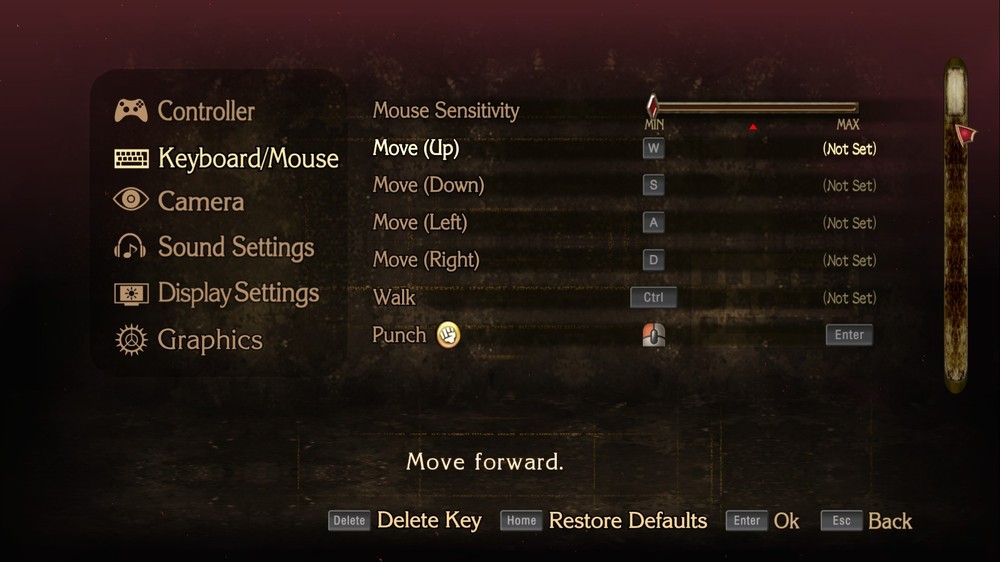Pick the Move (Right) binding row
Image resolution: width=1000 pixels, height=562 pixels.
[426, 260]
